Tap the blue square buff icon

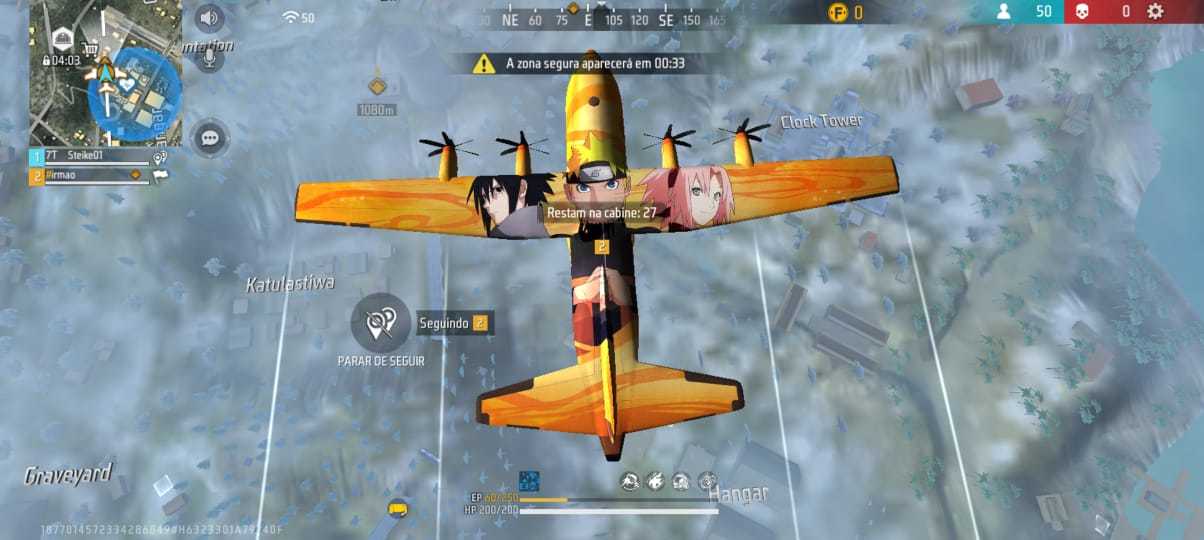click(x=529, y=481)
